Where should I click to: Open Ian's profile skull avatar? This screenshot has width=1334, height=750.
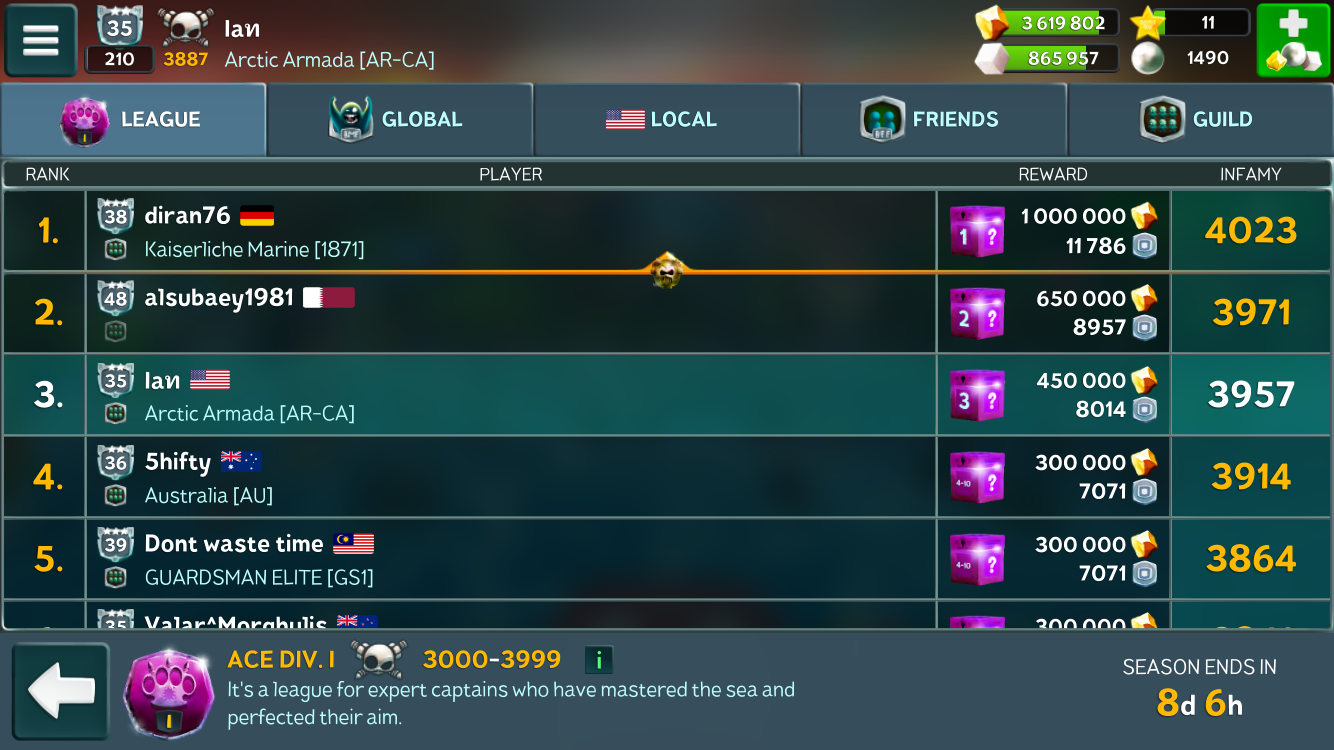pyautogui.click(x=186, y=28)
